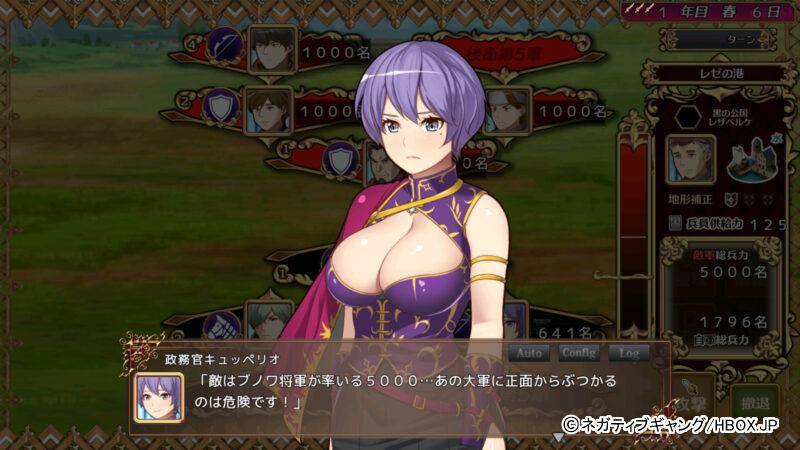Open the Config menu

[579, 353]
